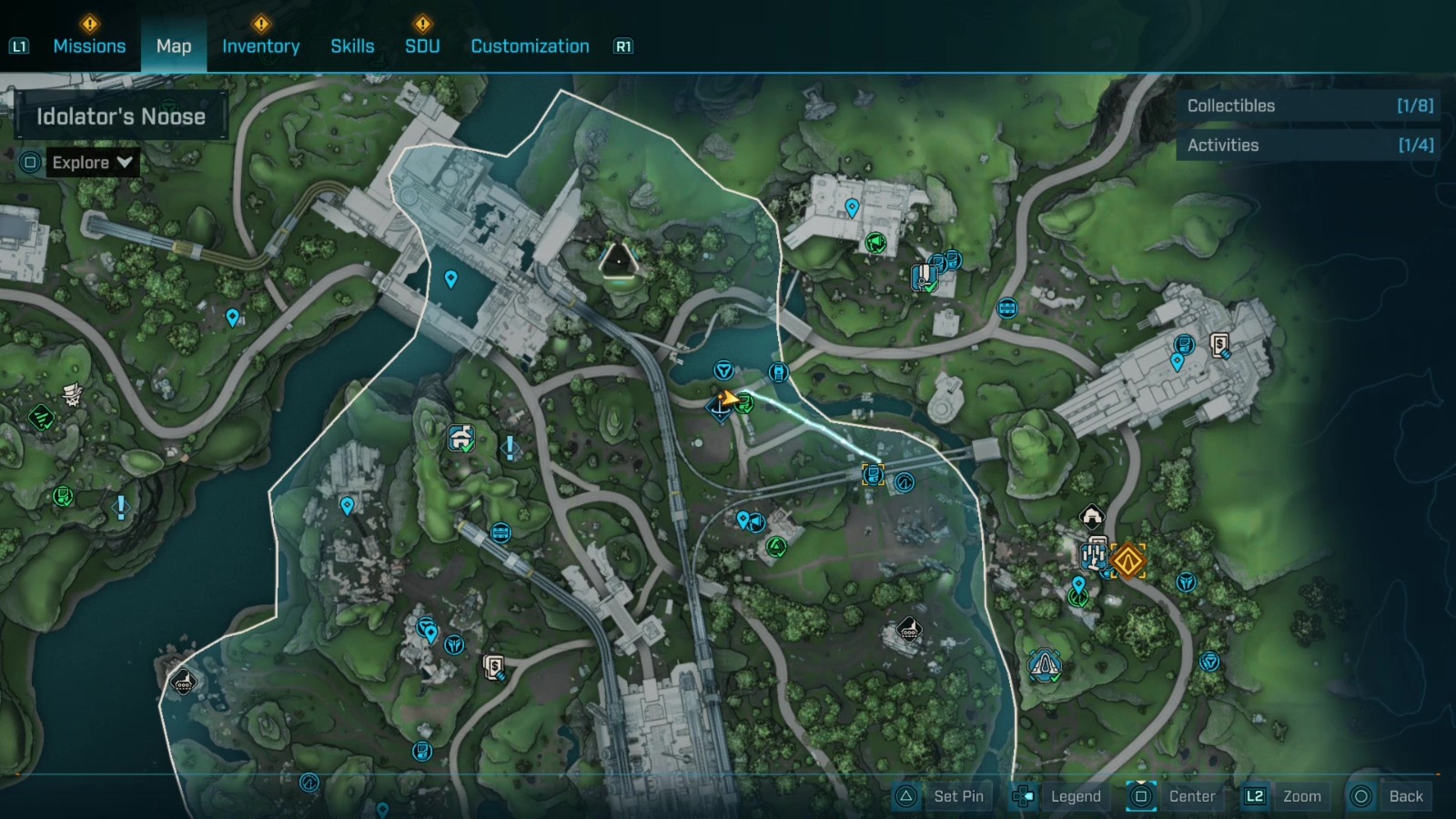Screen dimensions: 1456x819
Task: Open the Missions tab
Action: [x=89, y=45]
